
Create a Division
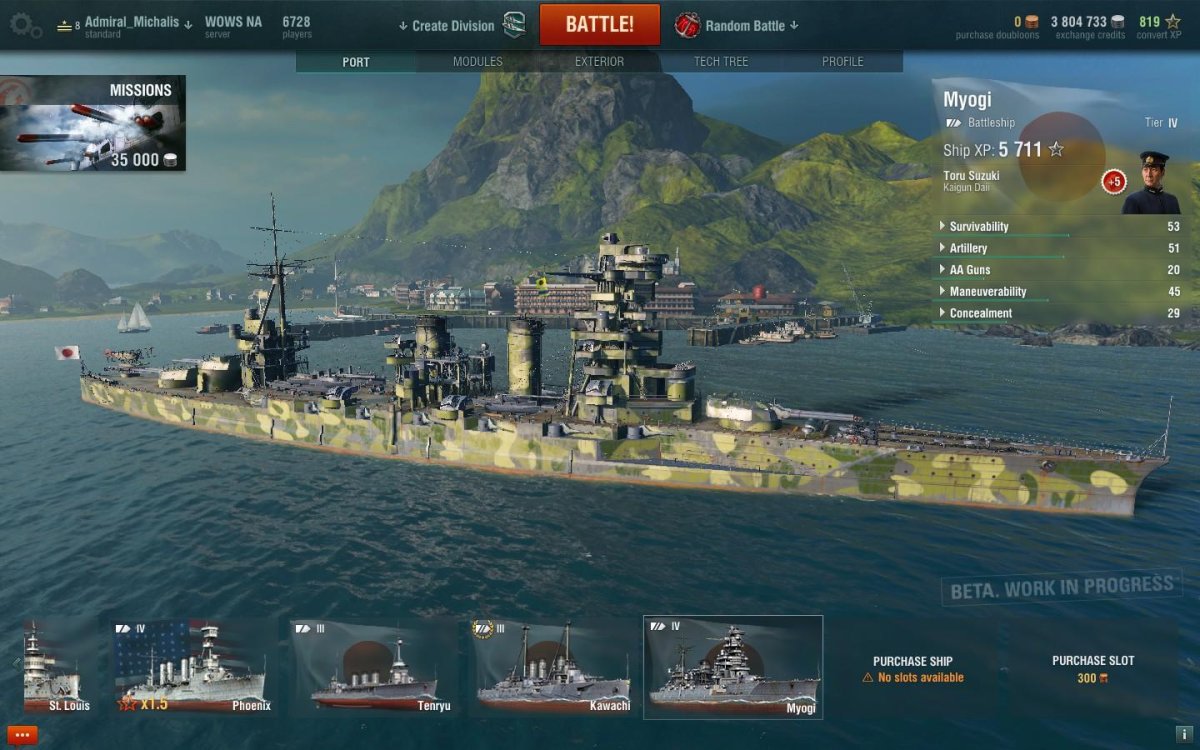pos(453,26)
